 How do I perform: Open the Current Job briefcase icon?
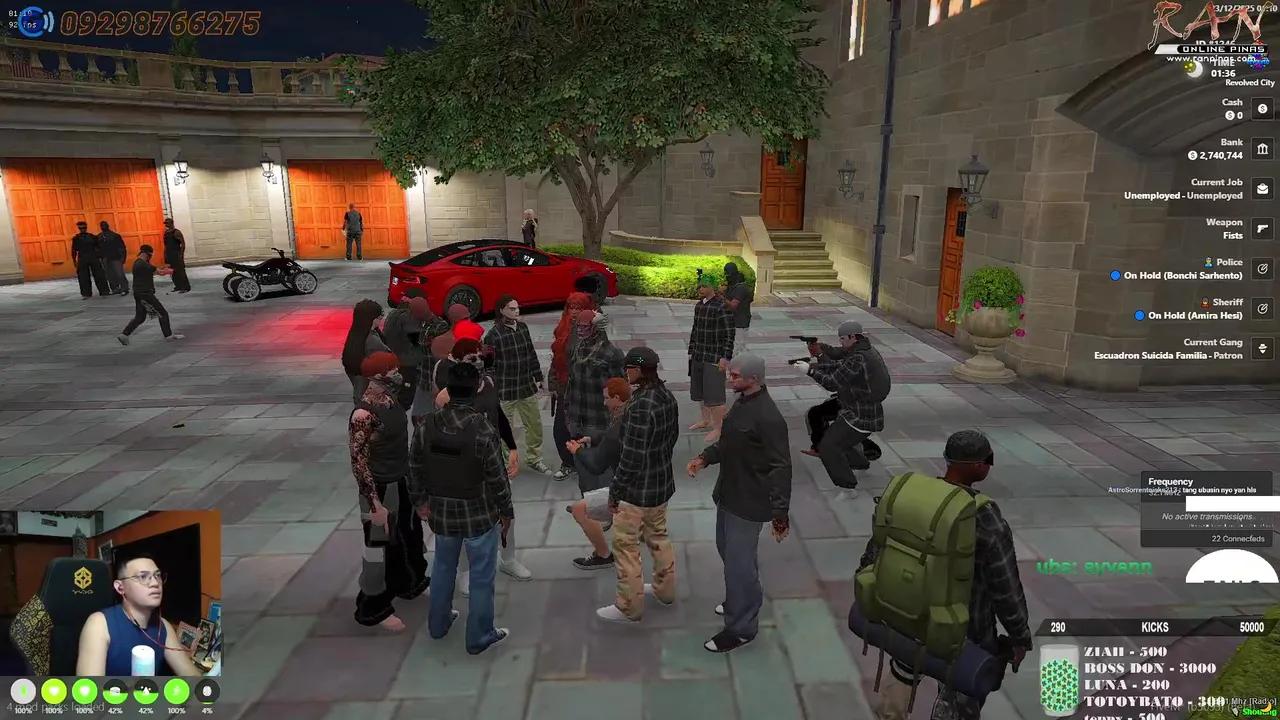click(x=1262, y=188)
